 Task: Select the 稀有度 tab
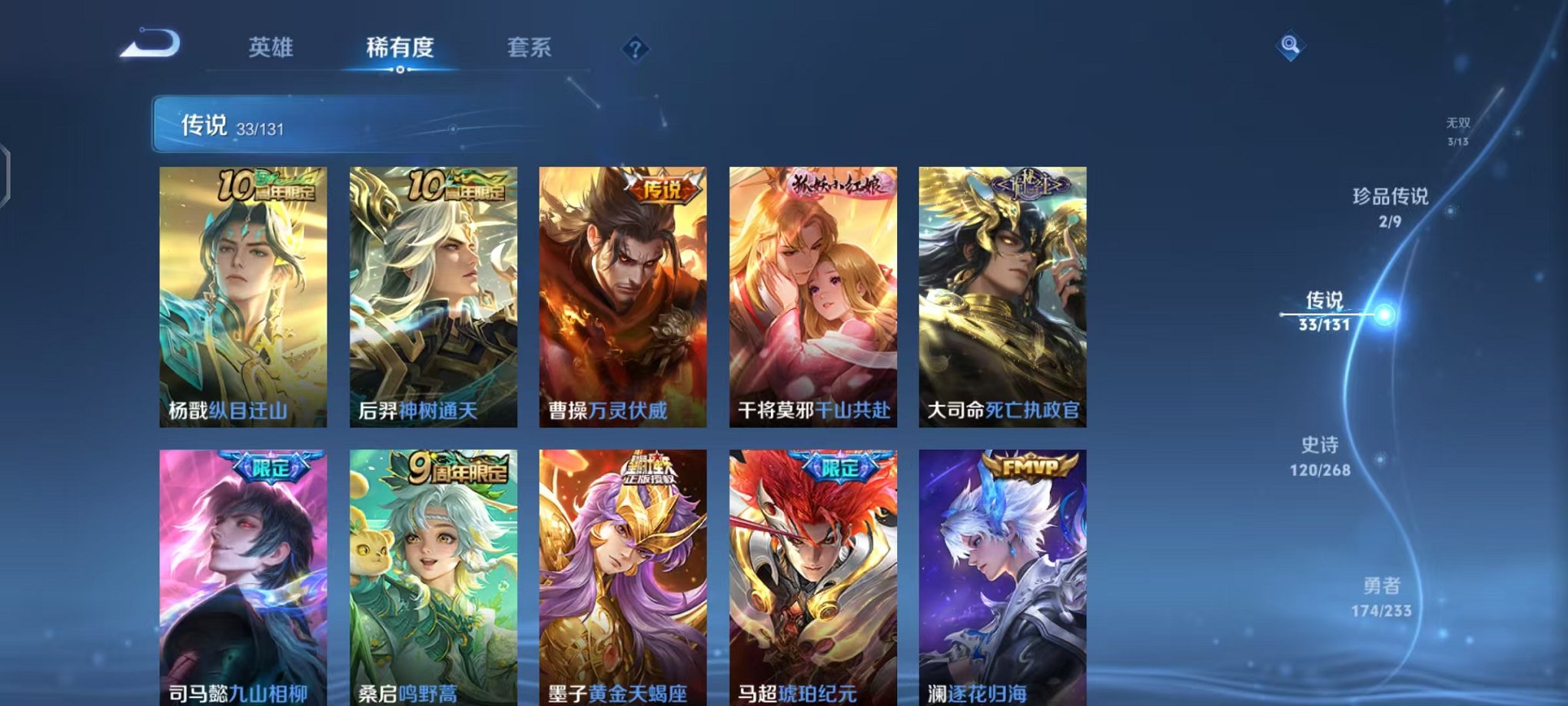click(x=399, y=48)
